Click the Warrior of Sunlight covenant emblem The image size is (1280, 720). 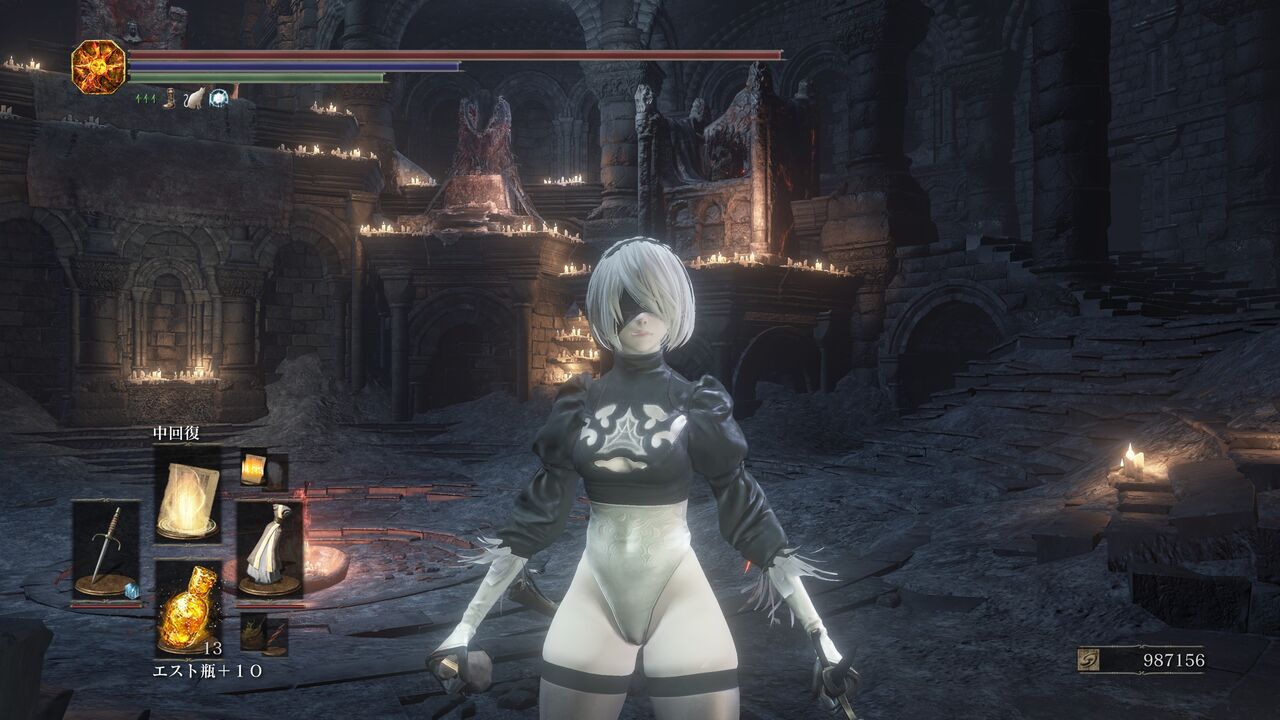98,66
